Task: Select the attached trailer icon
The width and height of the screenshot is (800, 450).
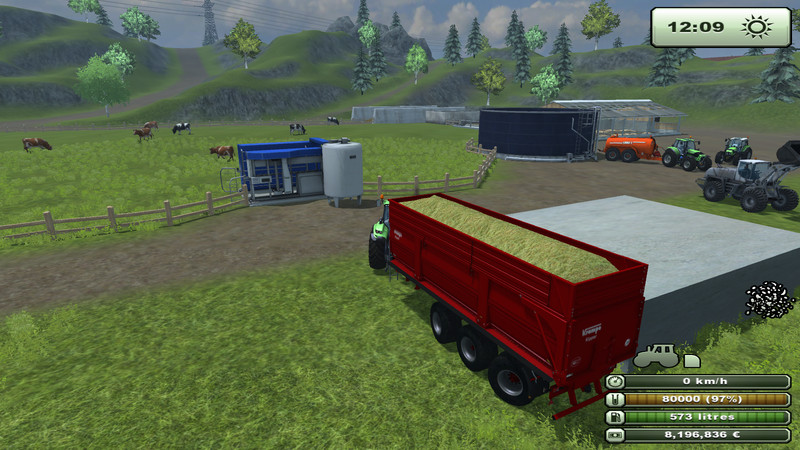Action: pos(691,359)
